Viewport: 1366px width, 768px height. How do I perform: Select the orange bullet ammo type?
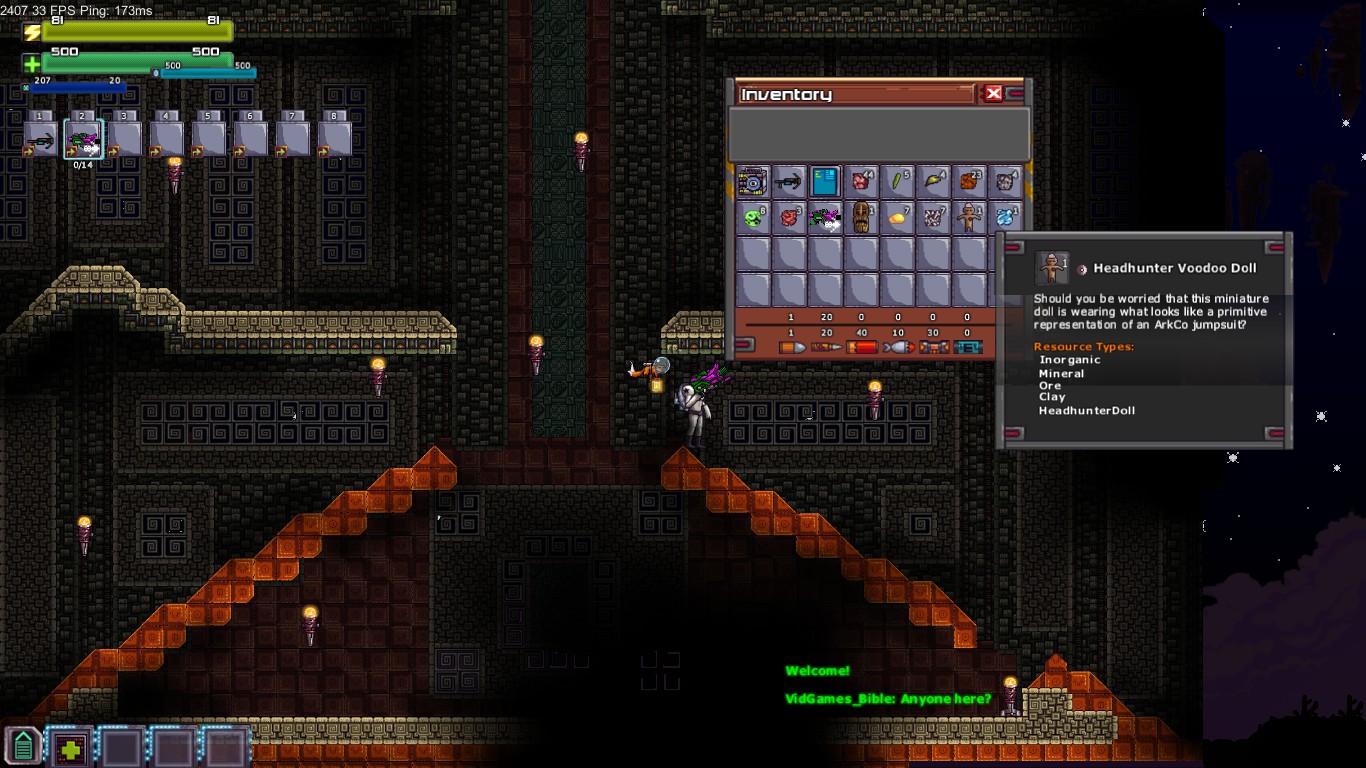[791, 347]
